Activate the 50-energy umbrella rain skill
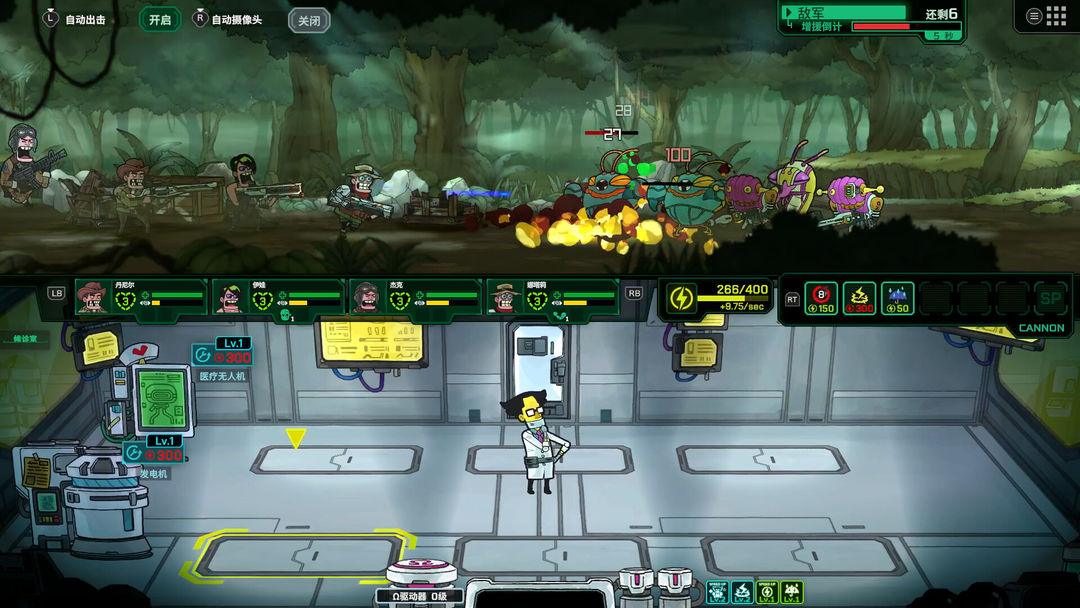 click(897, 298)
